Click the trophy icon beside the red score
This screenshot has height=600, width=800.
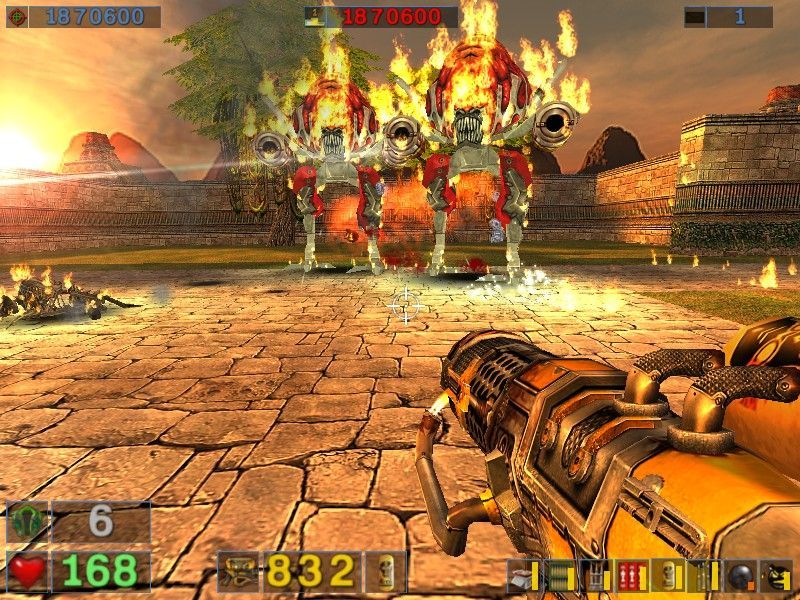pyautogui.click(x=316, y=17)
